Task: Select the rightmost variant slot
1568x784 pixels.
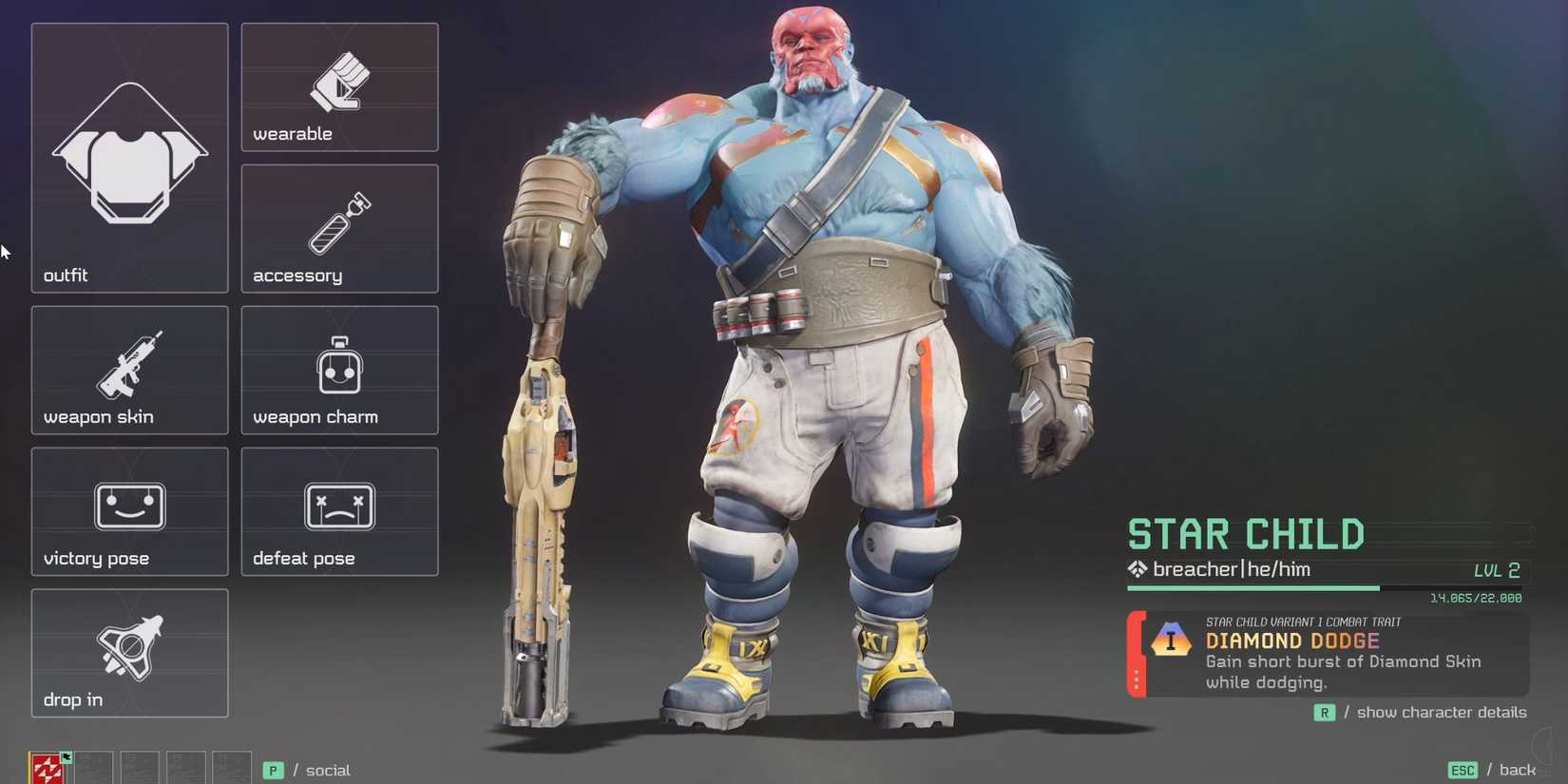Action: click(230, 766)
